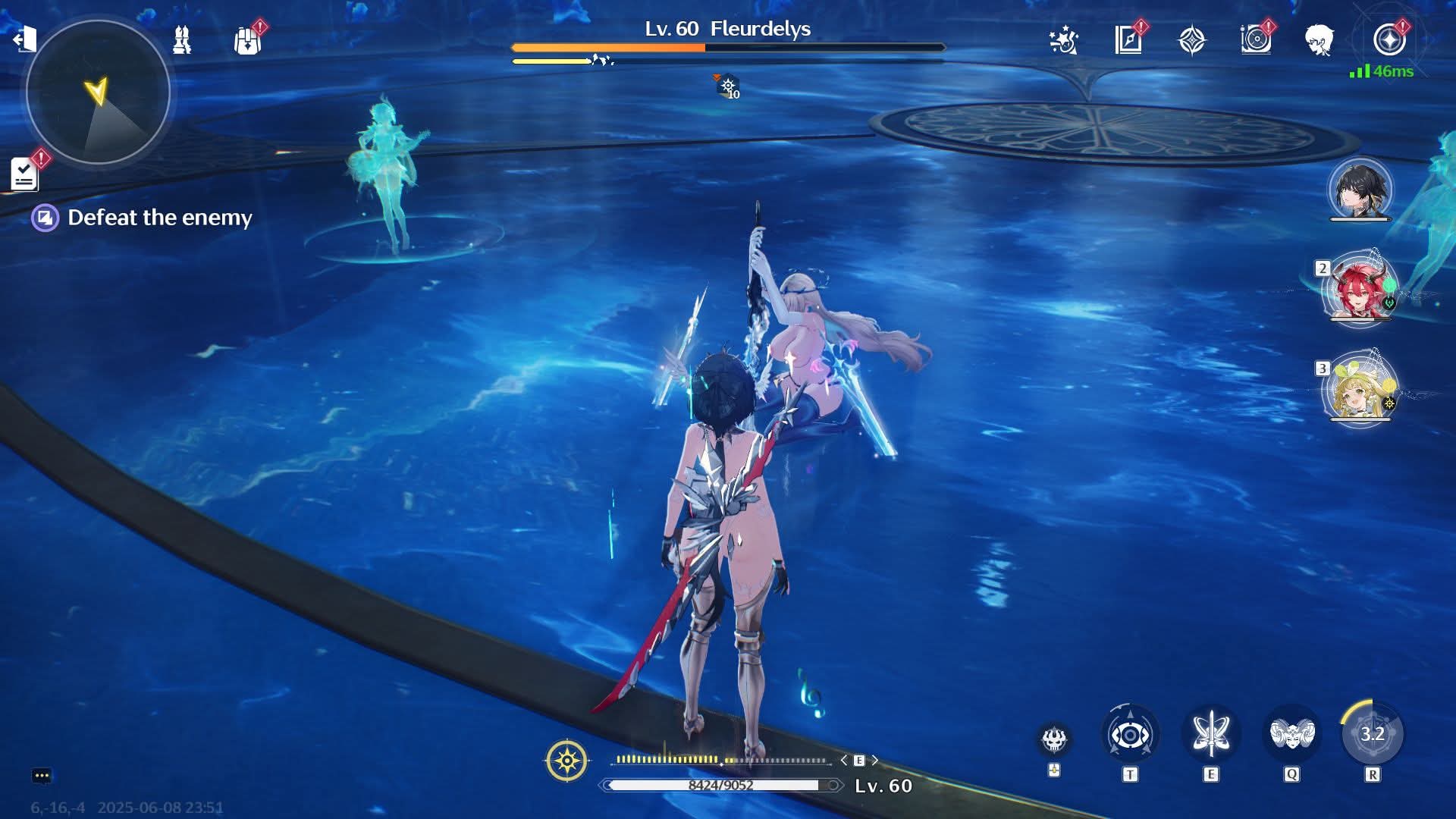Switch to the red-haired horned character
The width and height of the screenshot is (1456, 819).
pyautogui.click(x=1360, y=290)
